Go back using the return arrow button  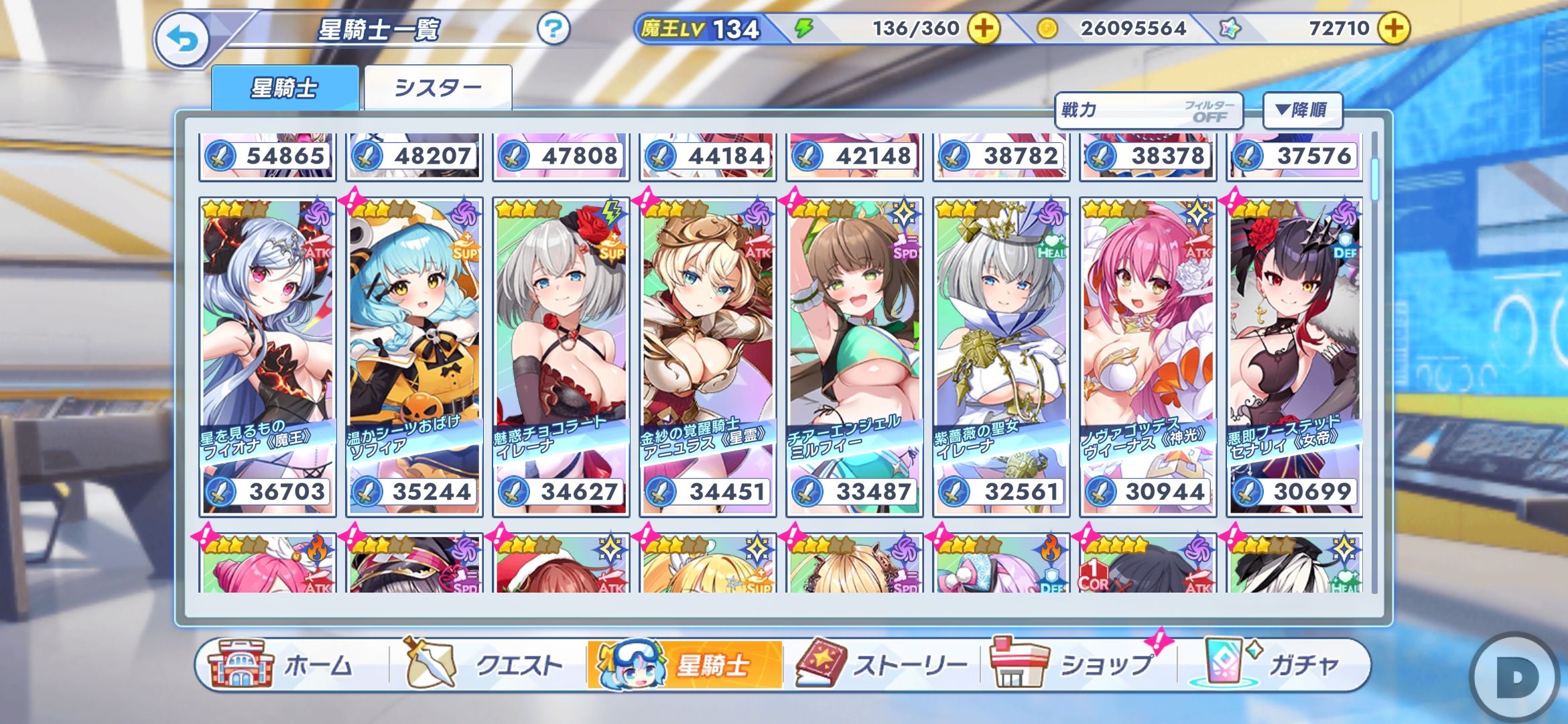point(183,40)
